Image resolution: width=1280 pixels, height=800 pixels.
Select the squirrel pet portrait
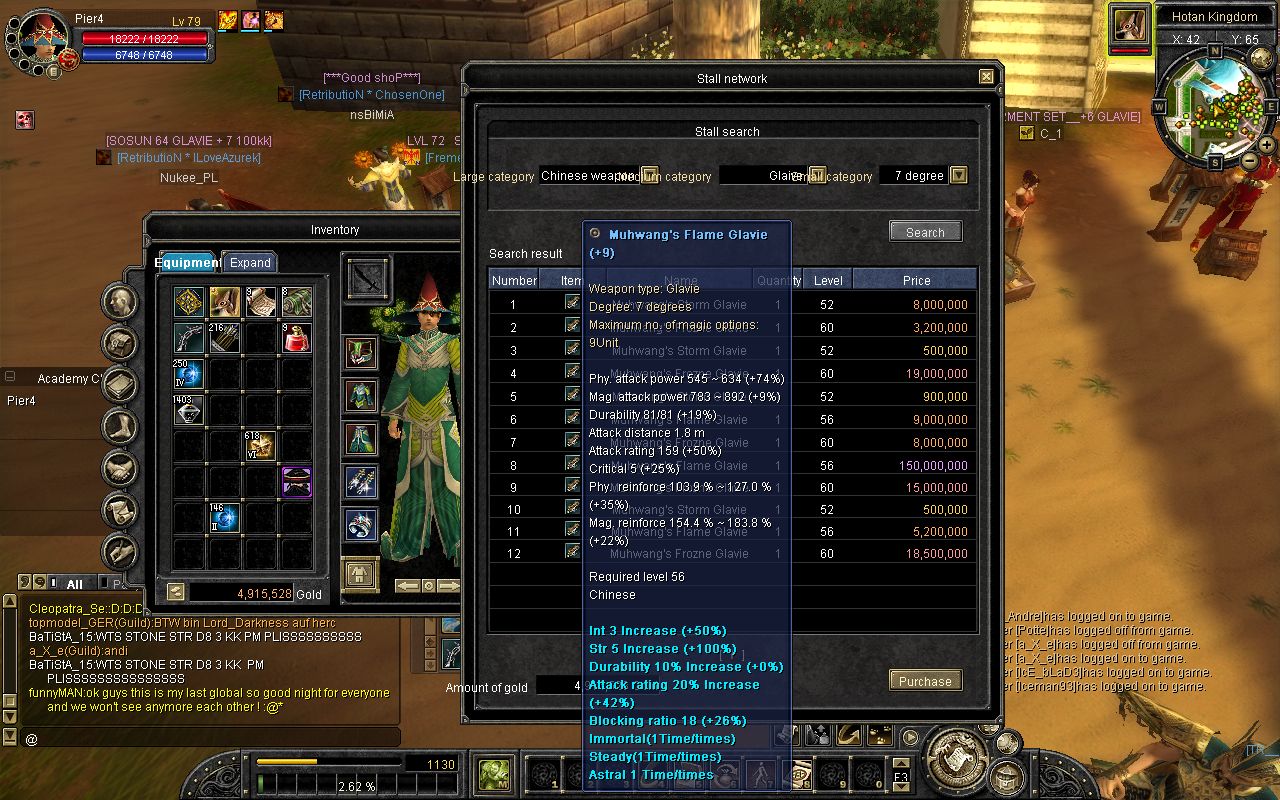coord(1130,24)
